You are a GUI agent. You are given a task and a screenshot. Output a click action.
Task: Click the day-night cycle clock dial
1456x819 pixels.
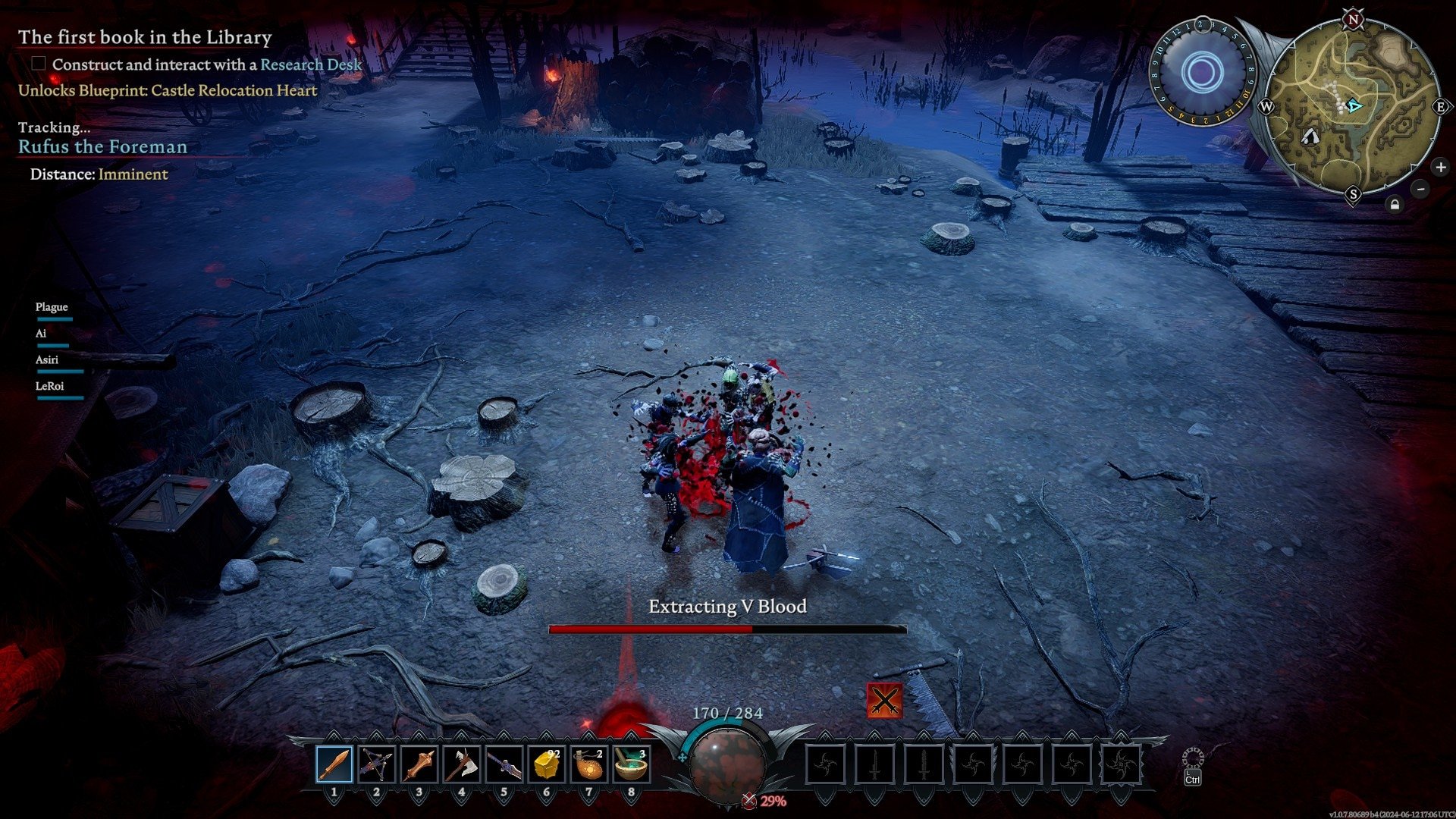click(x=1202, y=73)
